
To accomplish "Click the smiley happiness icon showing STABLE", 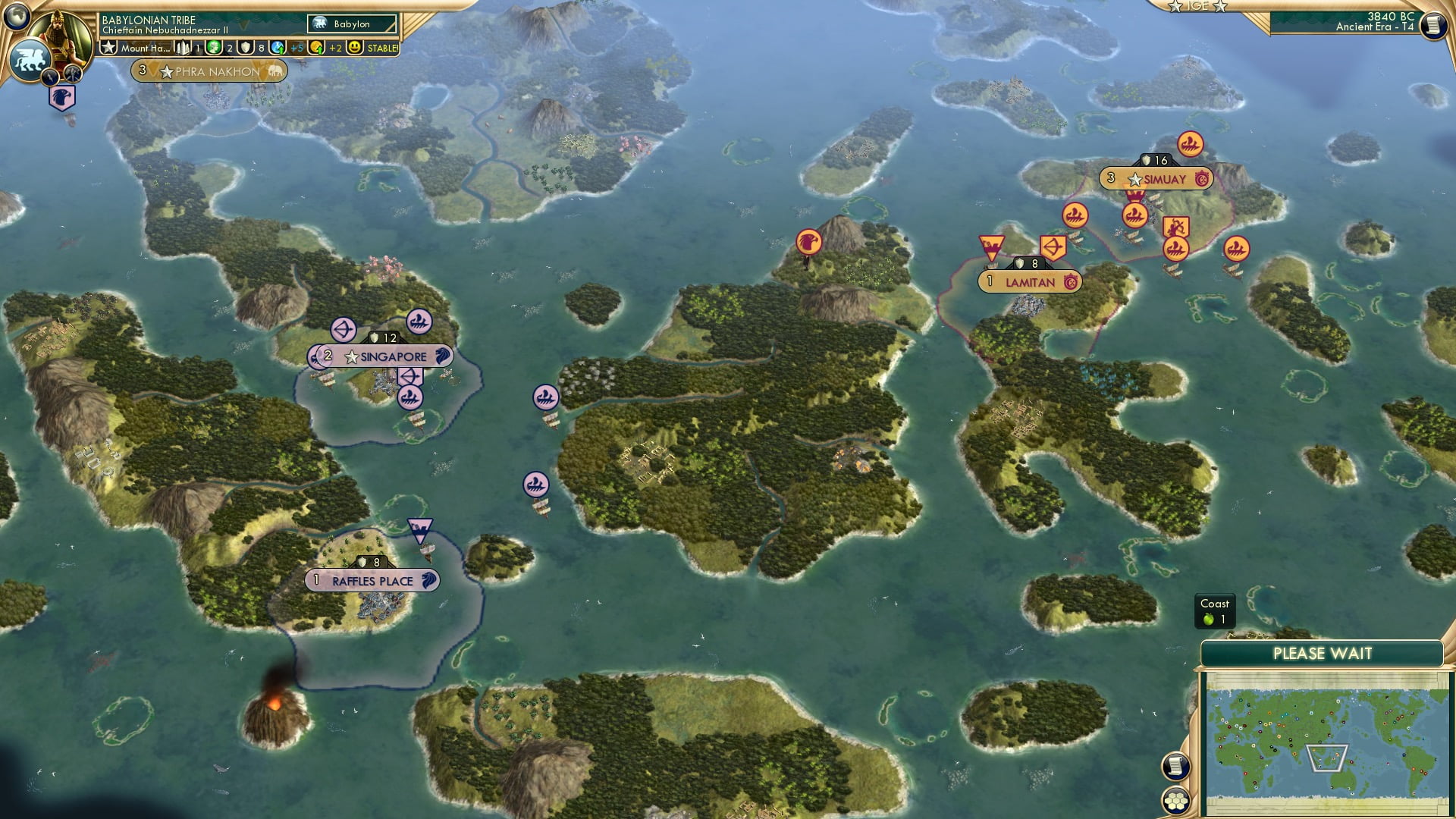I will [353, 47].
